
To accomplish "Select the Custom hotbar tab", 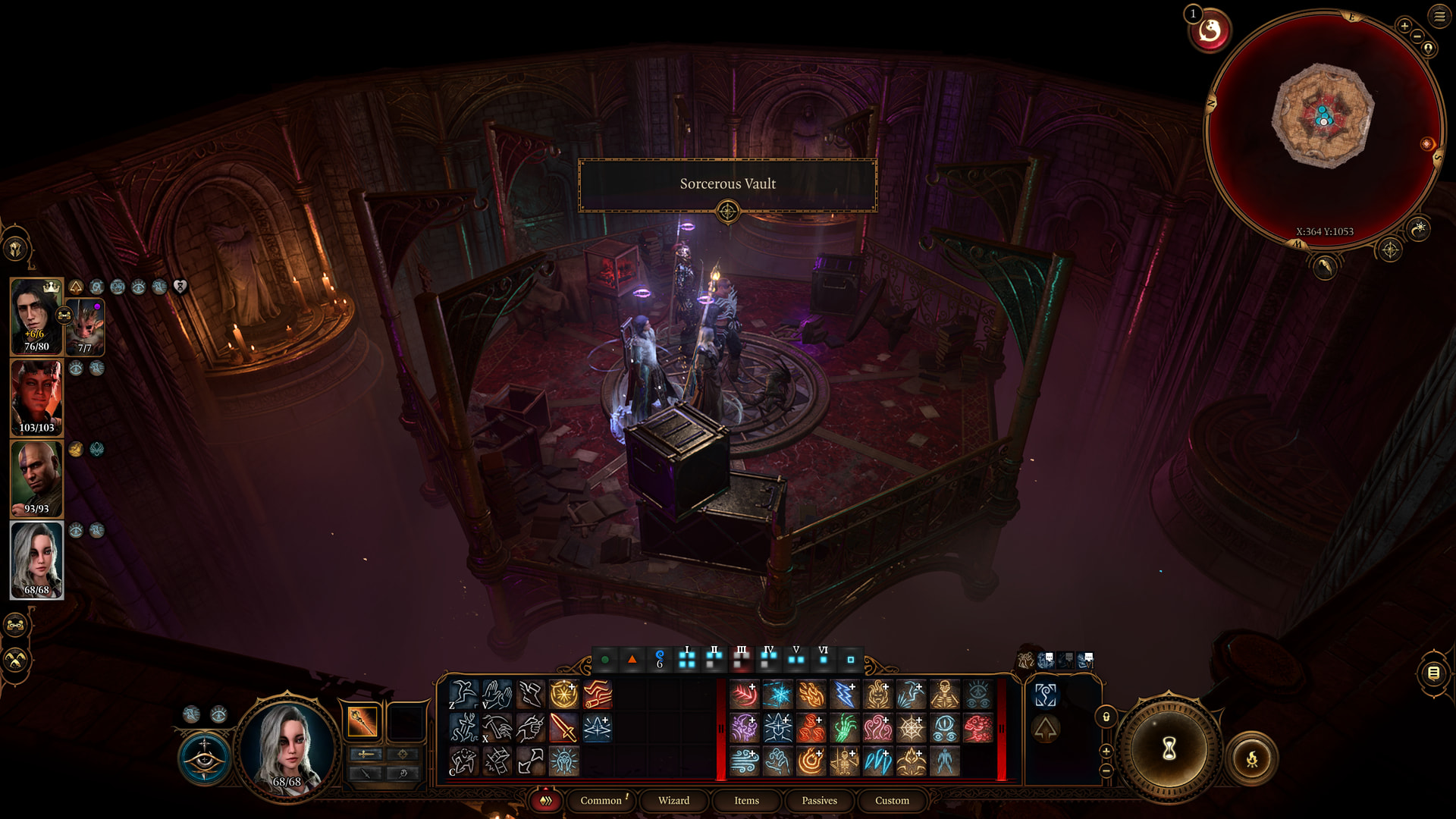I will coord(892,800).
